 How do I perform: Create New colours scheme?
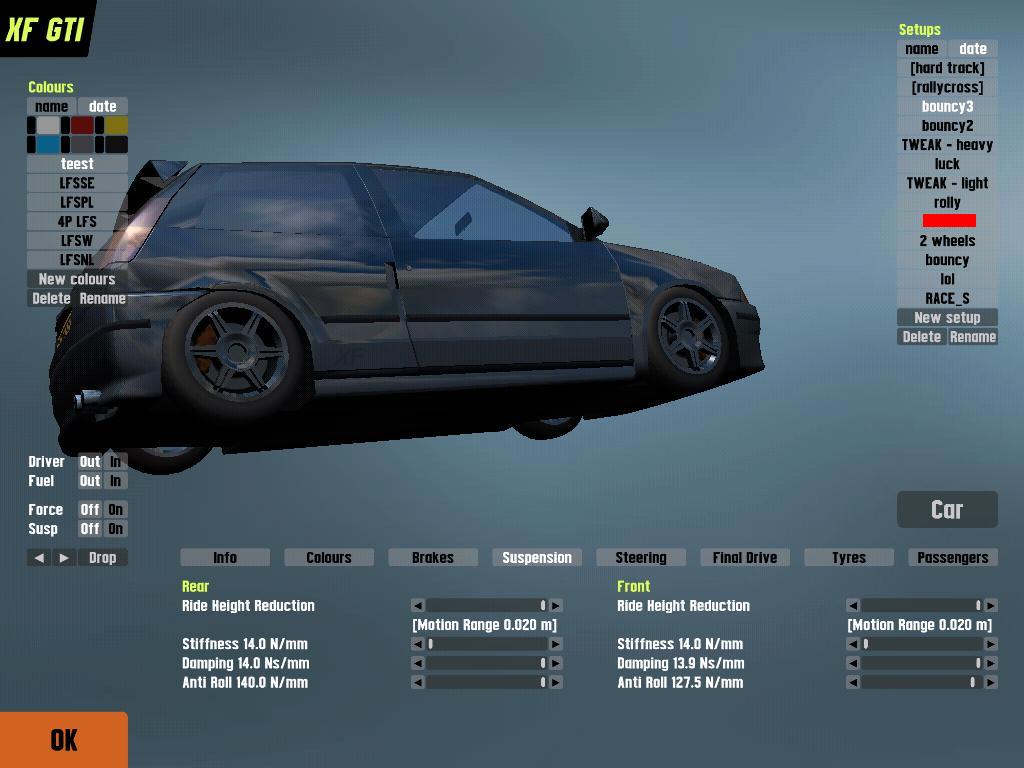(x=77, y=279)
